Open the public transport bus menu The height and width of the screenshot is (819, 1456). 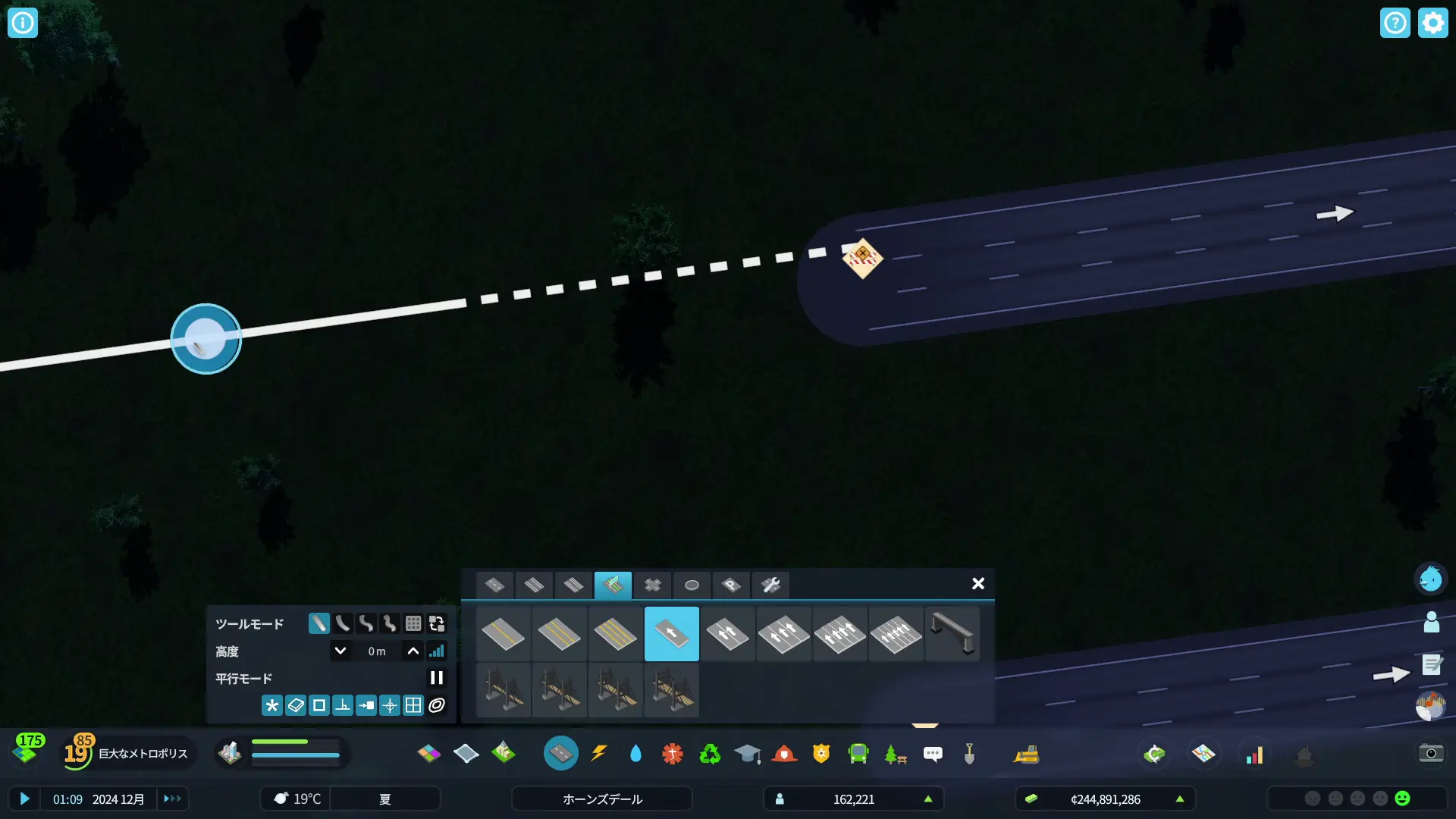[x=858, y=753]
